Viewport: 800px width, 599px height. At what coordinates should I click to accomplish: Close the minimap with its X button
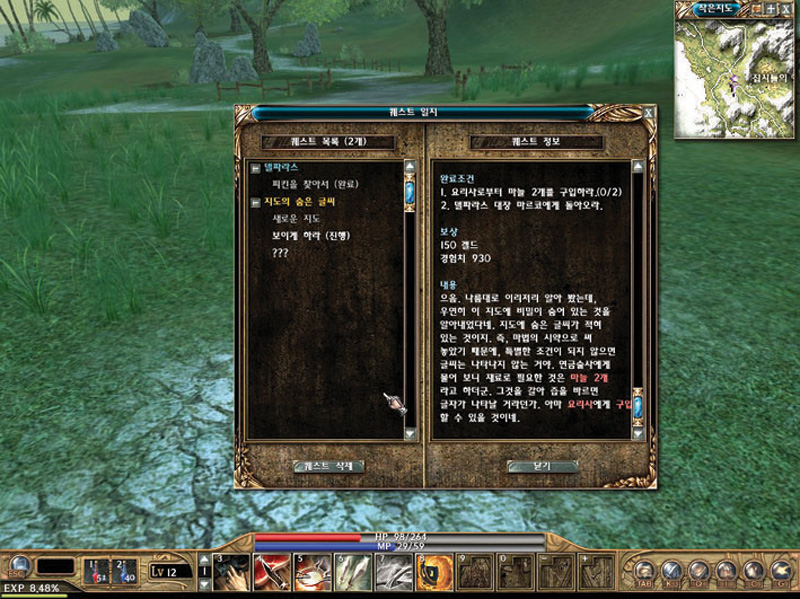787,9
